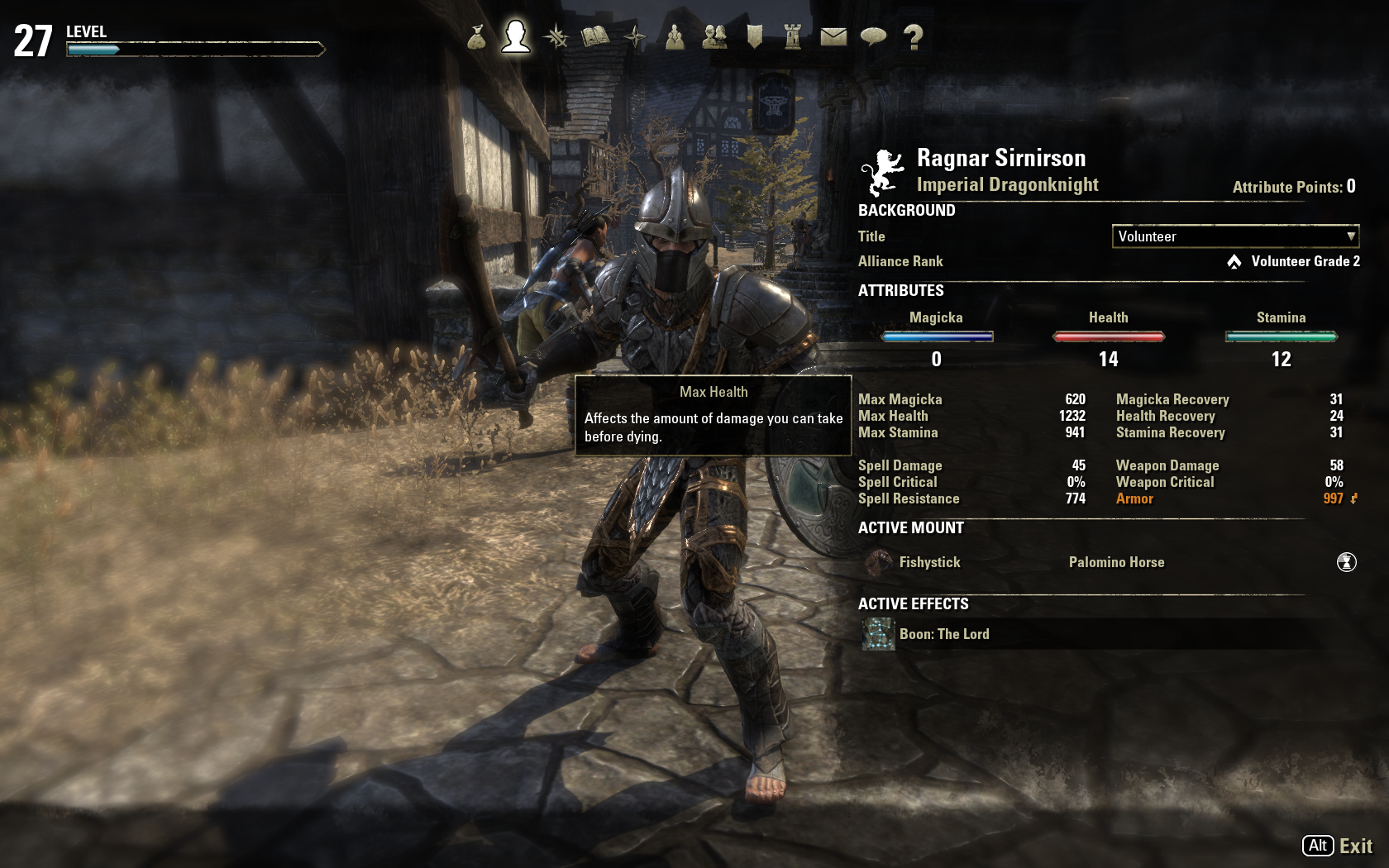Open the guild banner menu icon
Viewport: 1389px width, 868px height.
point(754,37)
